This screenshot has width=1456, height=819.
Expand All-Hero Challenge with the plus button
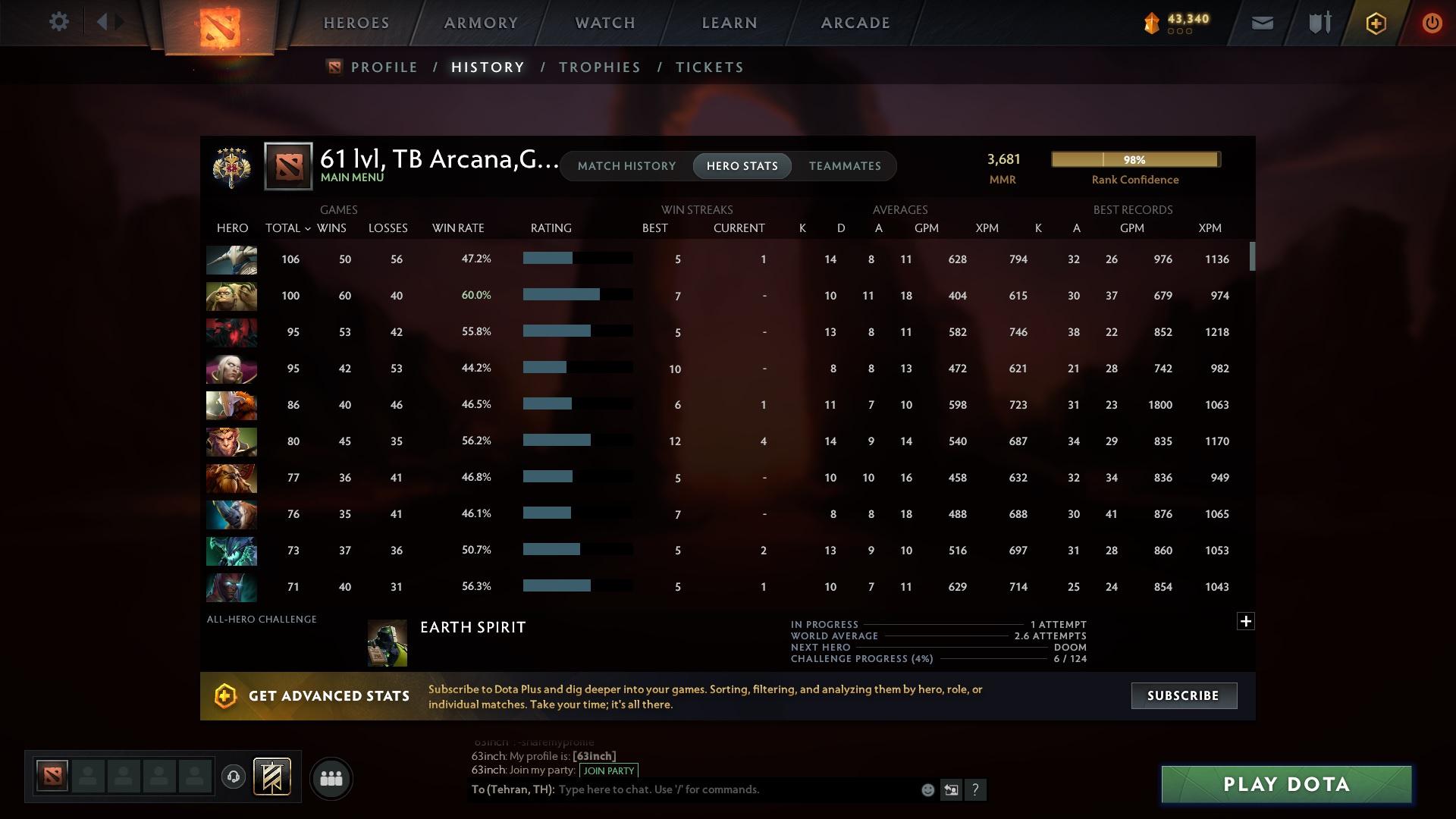(x=1246, y=620)
